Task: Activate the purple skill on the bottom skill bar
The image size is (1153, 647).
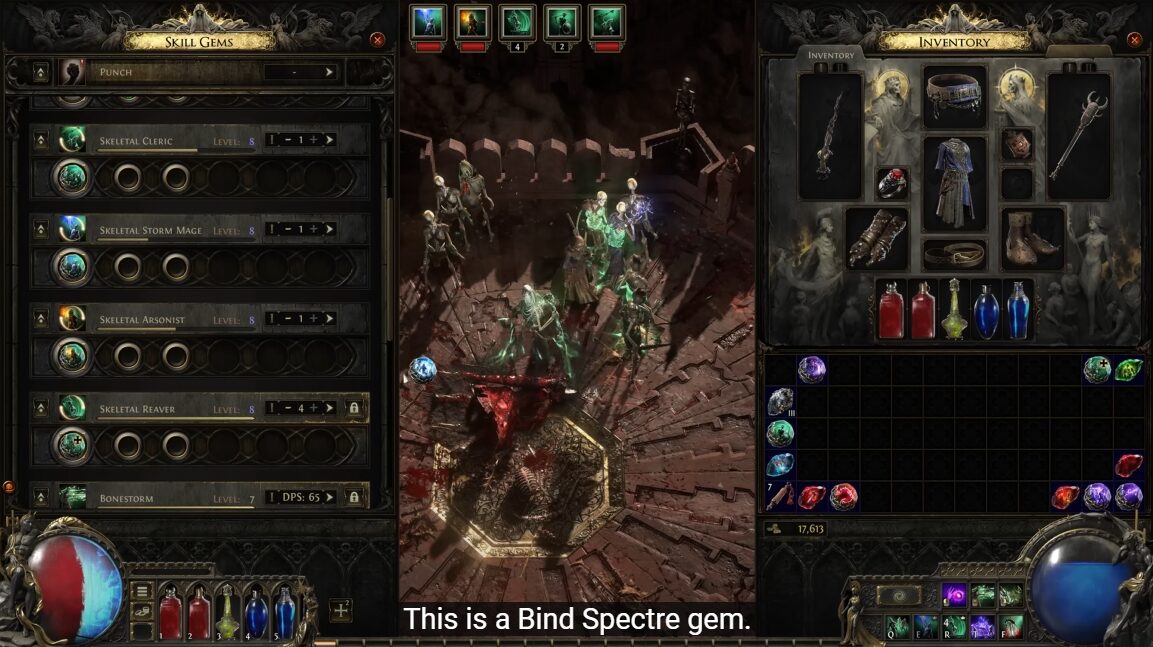Action: [954, 596]
